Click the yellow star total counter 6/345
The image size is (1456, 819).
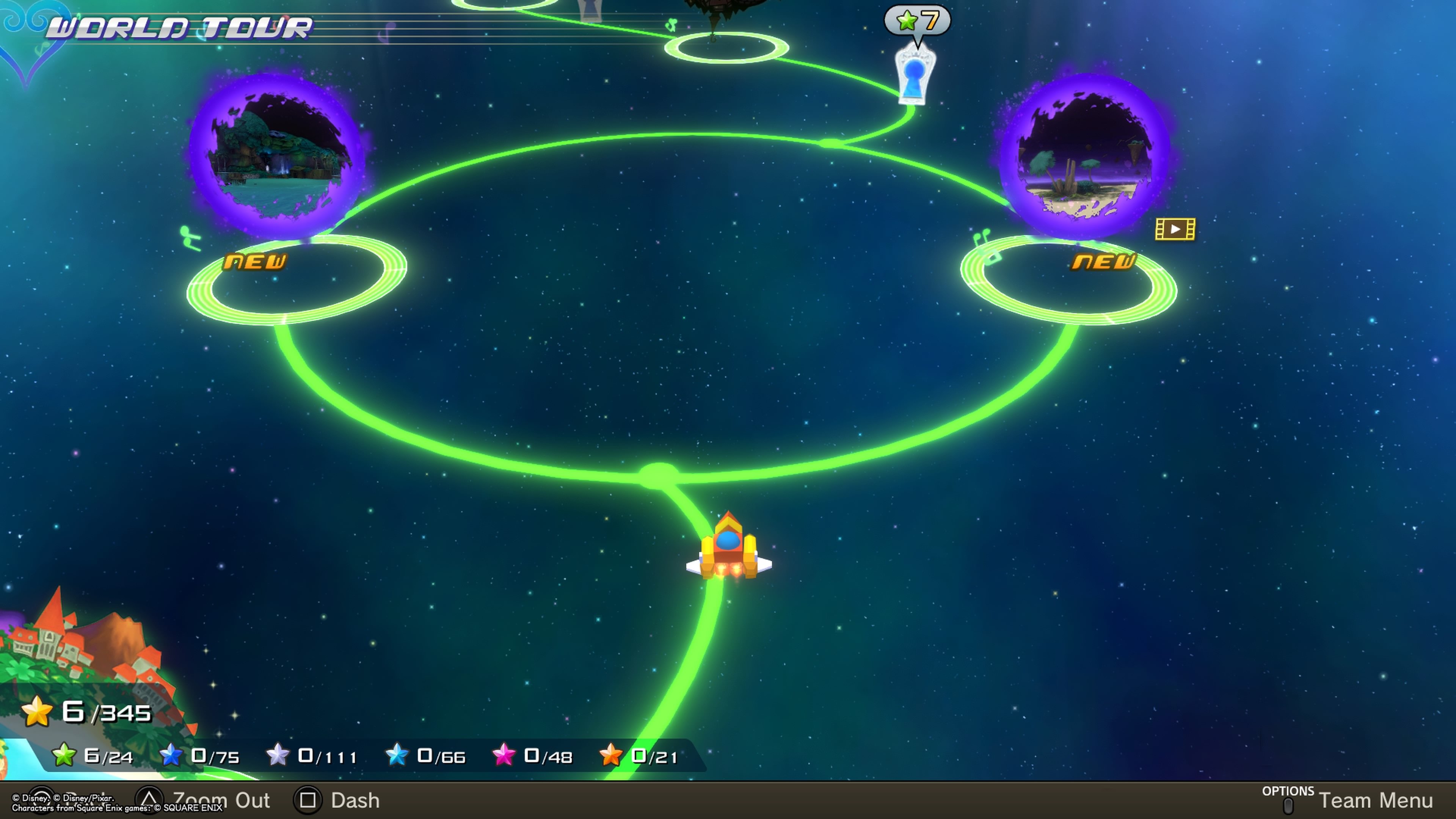click(88, 712)
